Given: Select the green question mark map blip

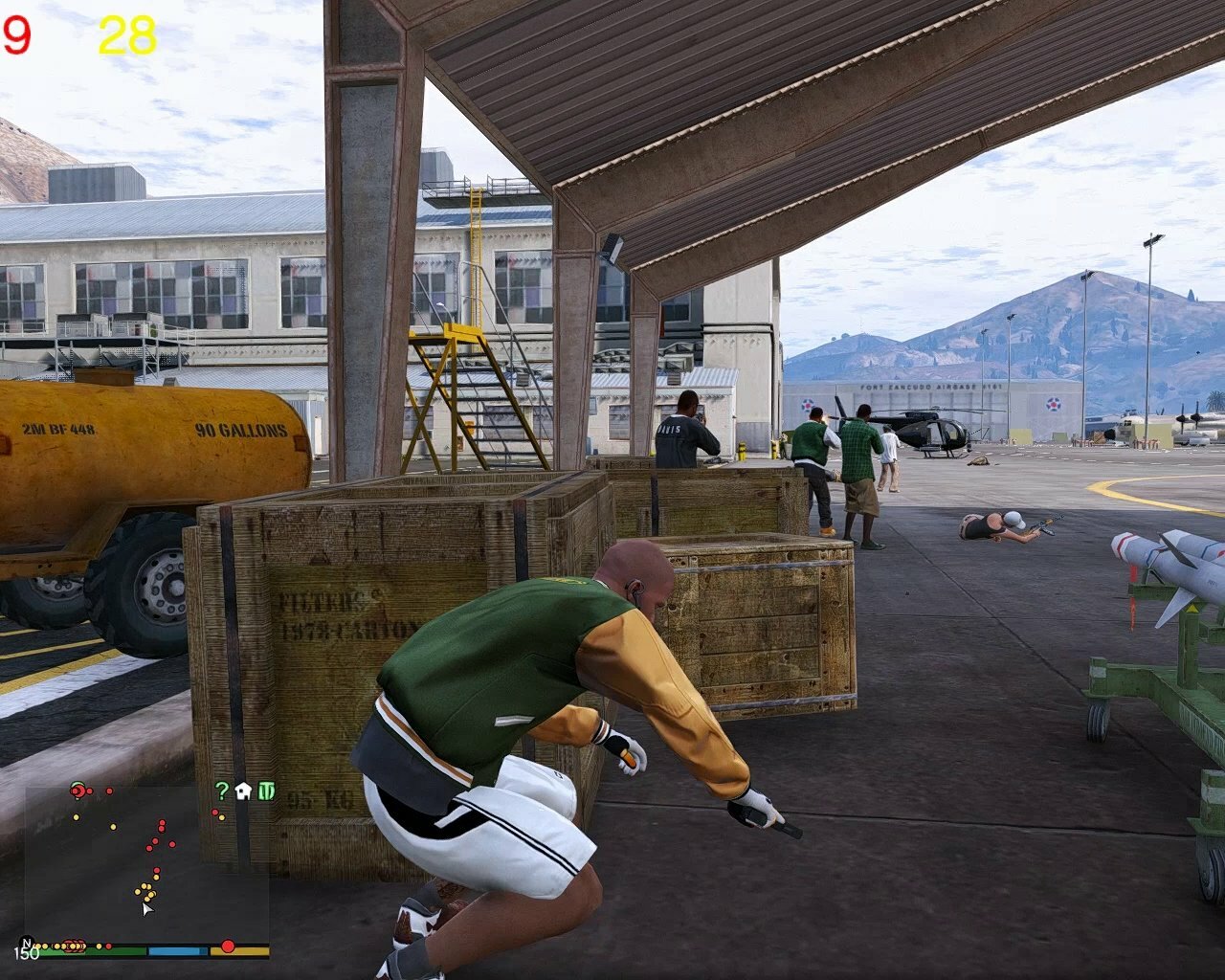Looking at the screenshot, I should tap(222, 791).
